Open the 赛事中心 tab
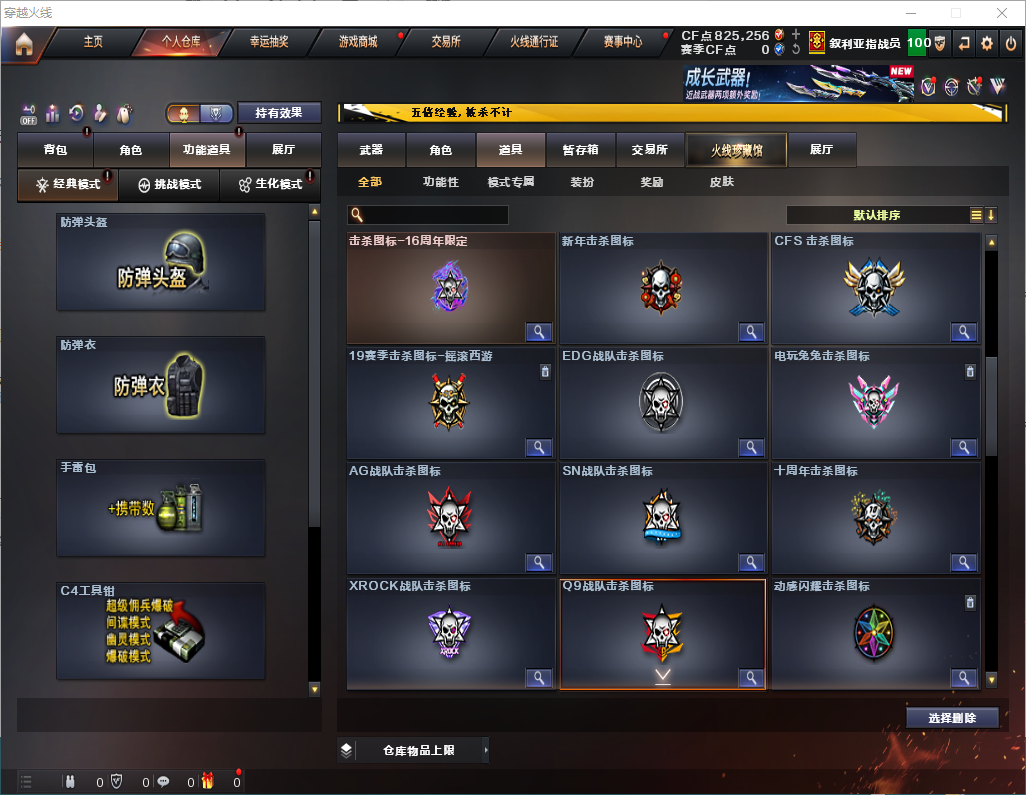This screenshot has height=795, width=1026. coord(623,42)
